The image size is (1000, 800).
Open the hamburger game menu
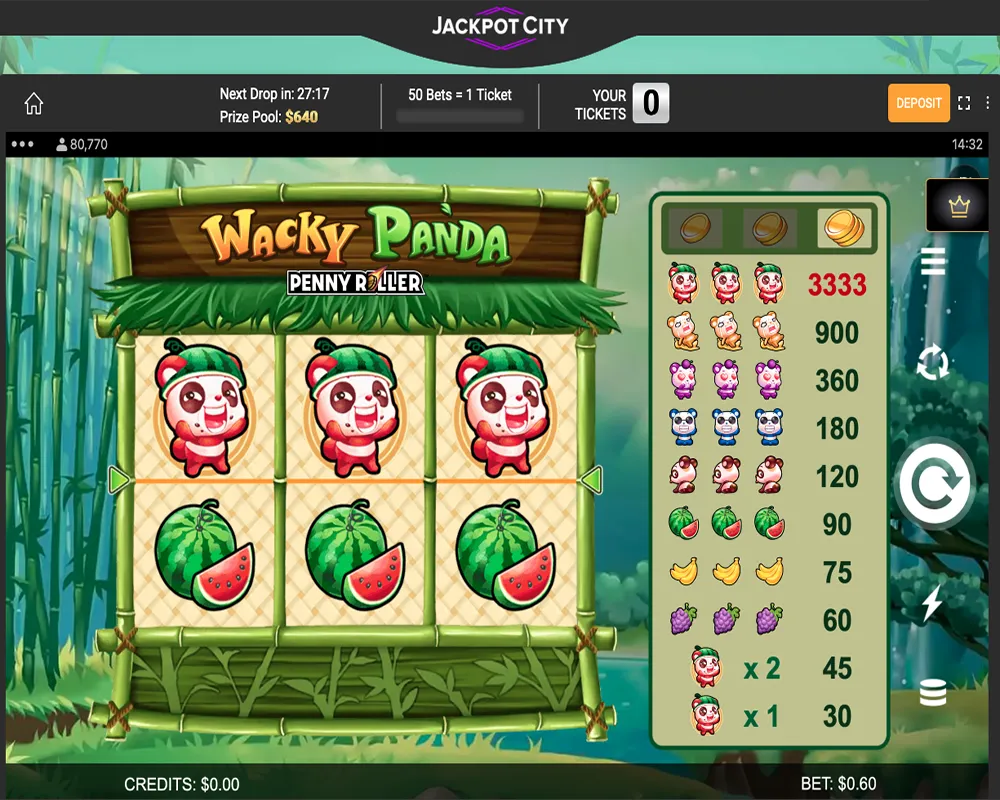(x=933, y=262)
